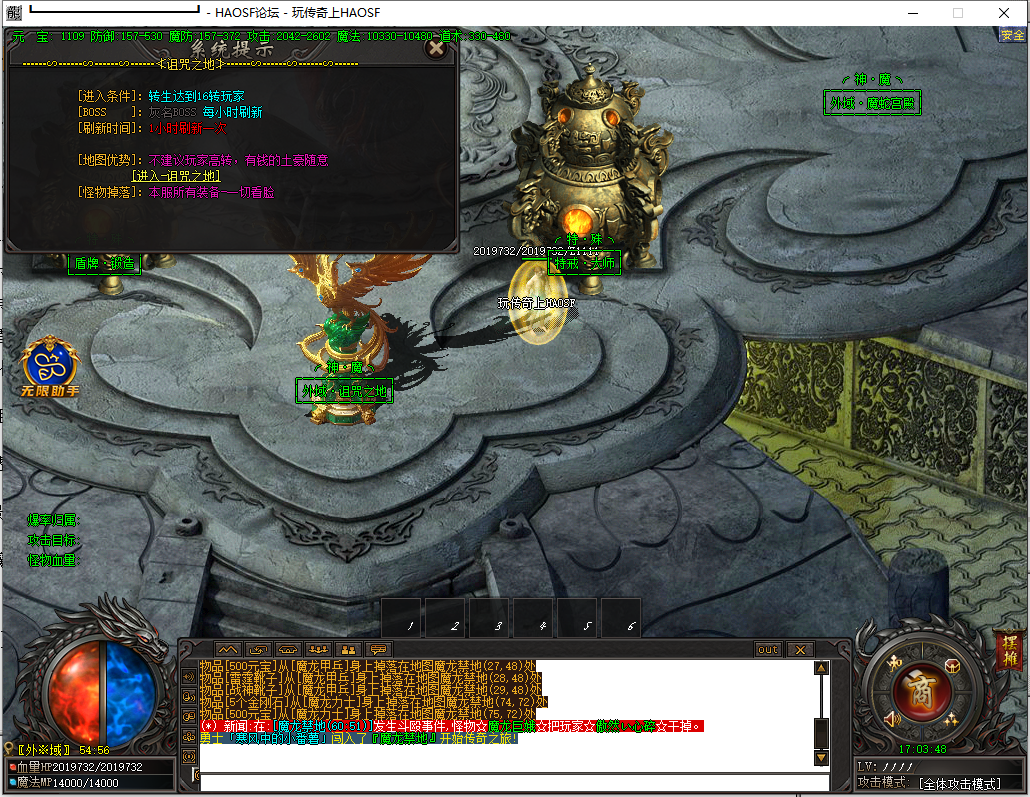
Task: Close the game window
Action: [x=1004, y=13]
